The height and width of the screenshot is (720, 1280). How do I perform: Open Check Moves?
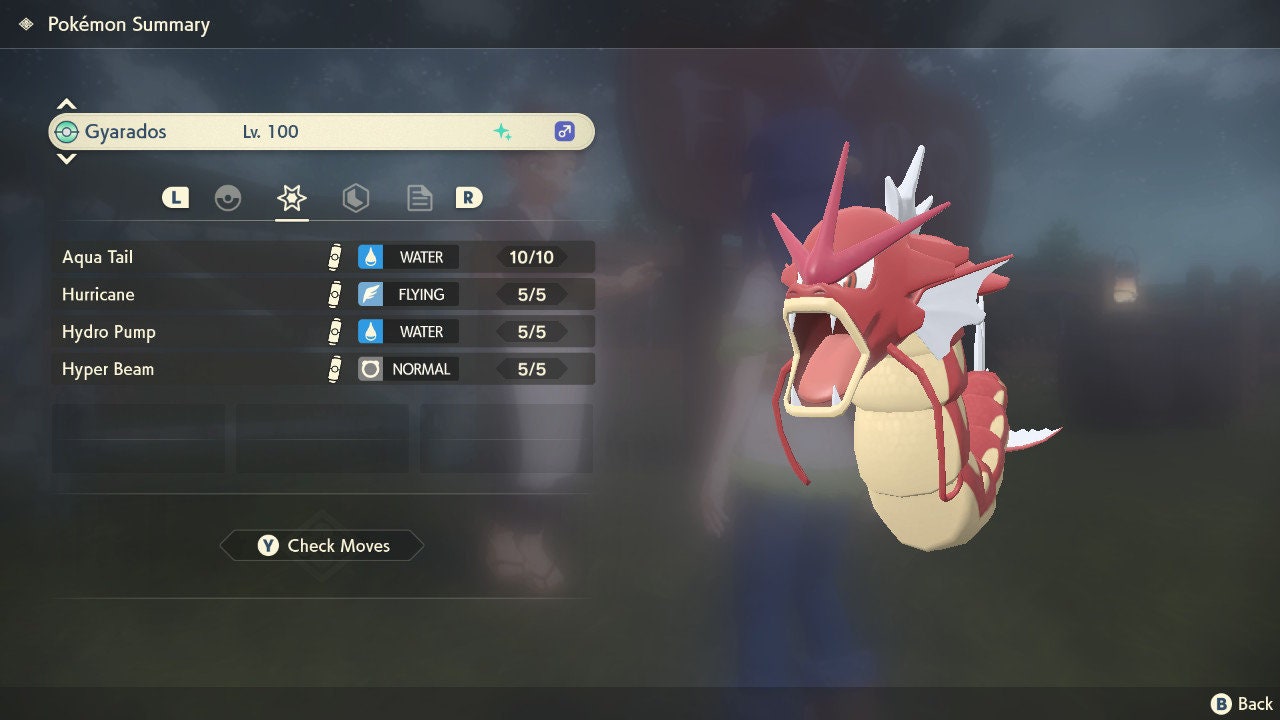point(322,545)
